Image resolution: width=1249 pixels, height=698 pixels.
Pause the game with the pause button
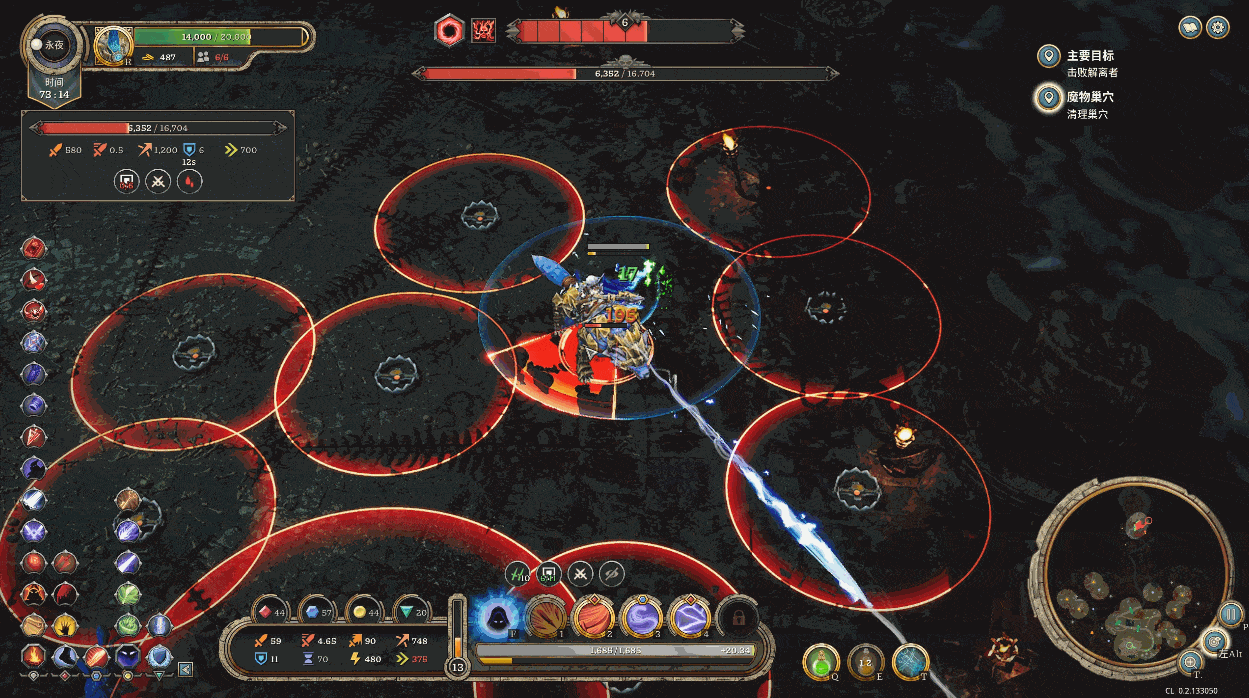1230,614
